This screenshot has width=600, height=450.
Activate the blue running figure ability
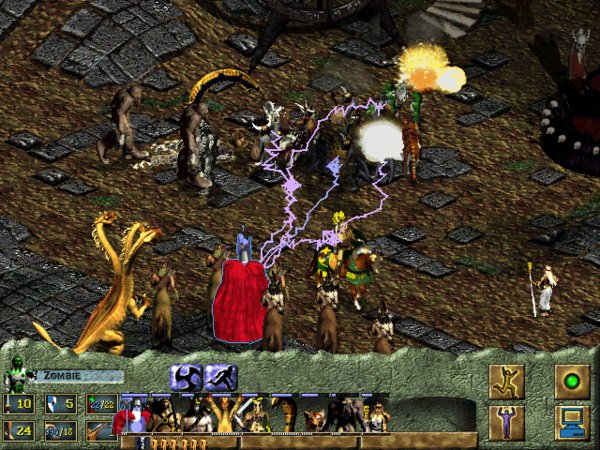220,376
